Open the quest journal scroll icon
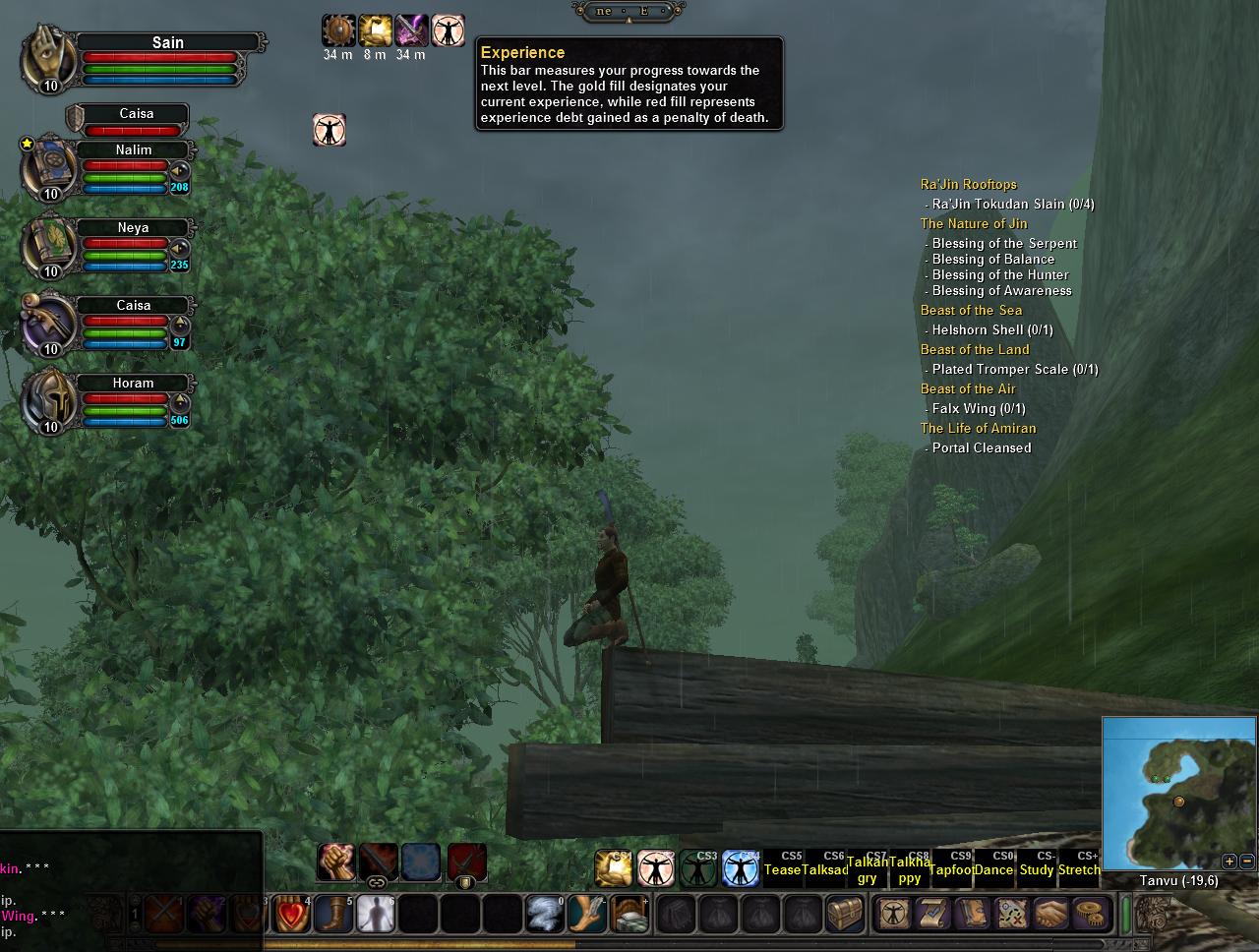The image size is (1259, 952). 931,914
